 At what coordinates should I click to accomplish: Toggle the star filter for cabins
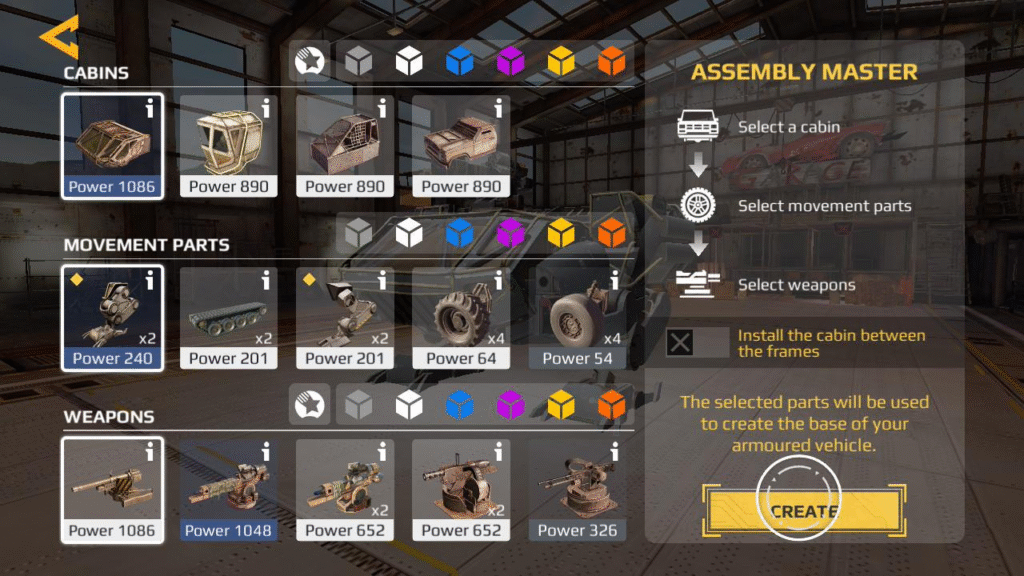(x=310, y=62)
